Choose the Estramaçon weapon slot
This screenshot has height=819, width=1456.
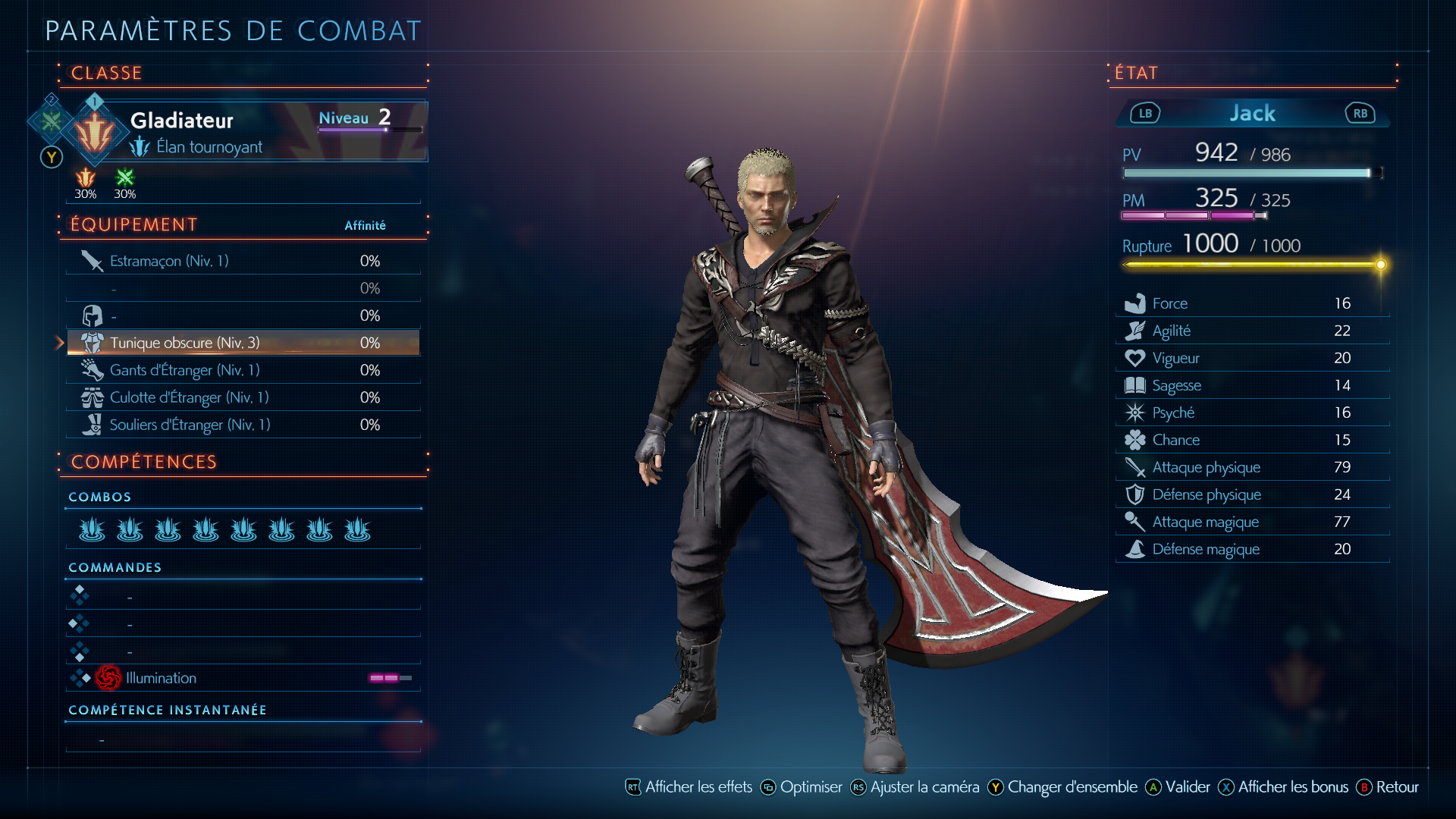(x=243, y=261)
